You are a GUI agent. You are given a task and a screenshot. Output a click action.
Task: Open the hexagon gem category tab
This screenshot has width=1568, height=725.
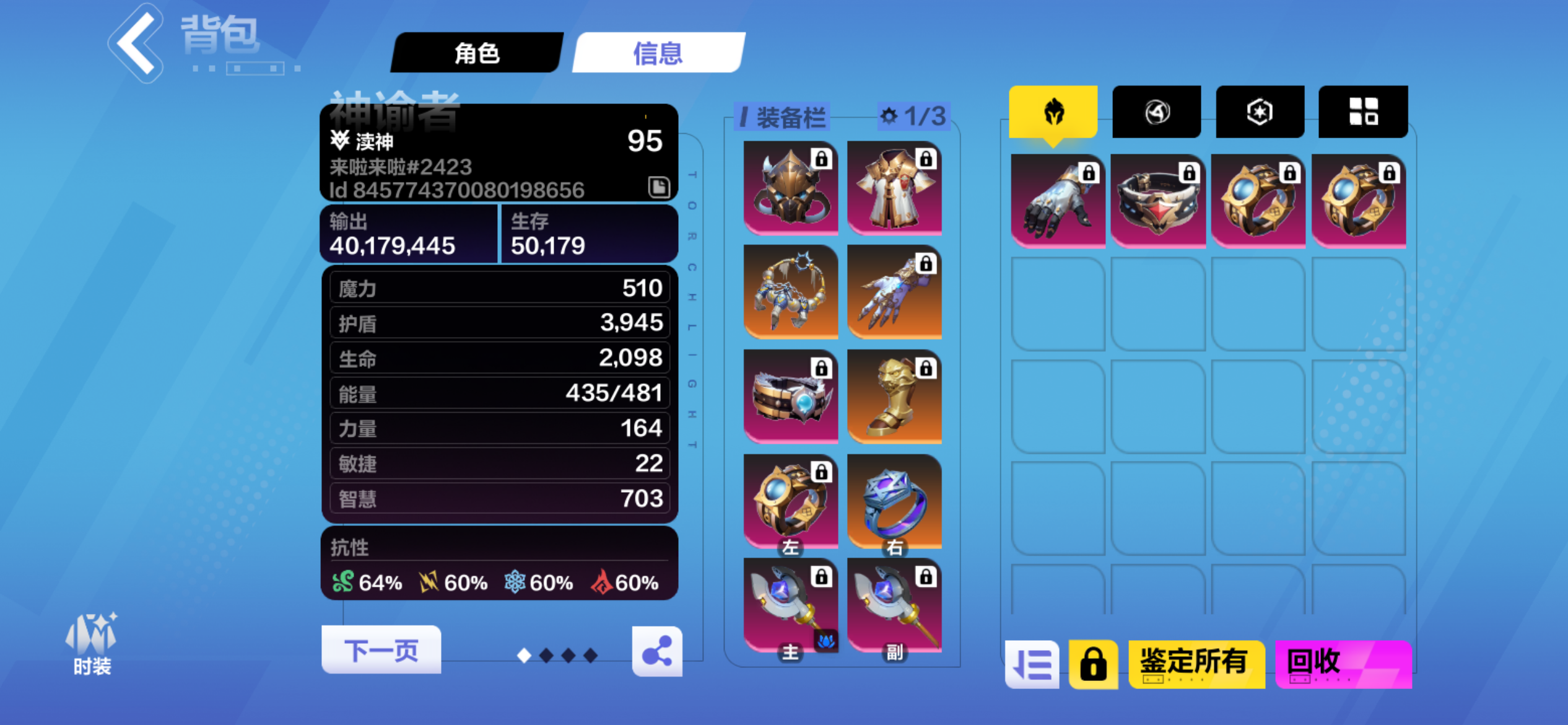(1260, 111)
